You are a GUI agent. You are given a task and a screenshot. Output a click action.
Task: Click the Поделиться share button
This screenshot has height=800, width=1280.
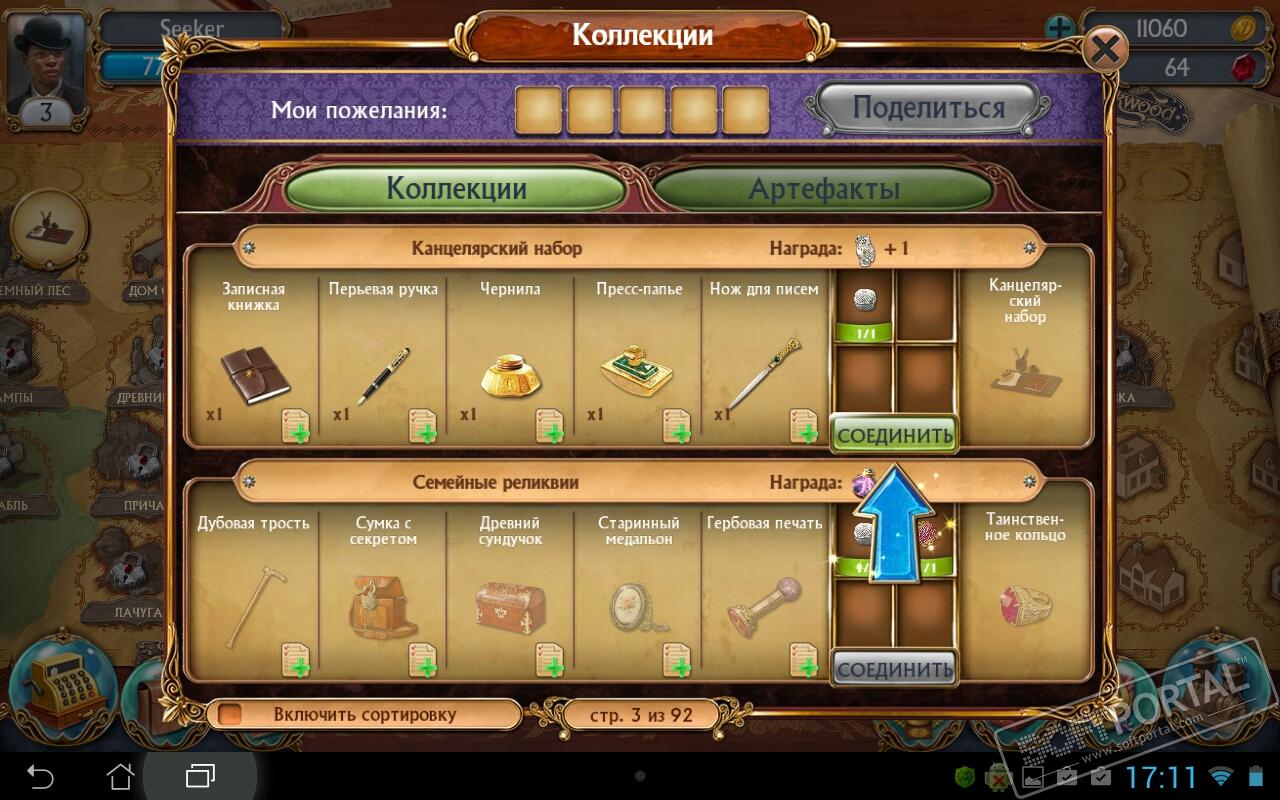[927, 107]
